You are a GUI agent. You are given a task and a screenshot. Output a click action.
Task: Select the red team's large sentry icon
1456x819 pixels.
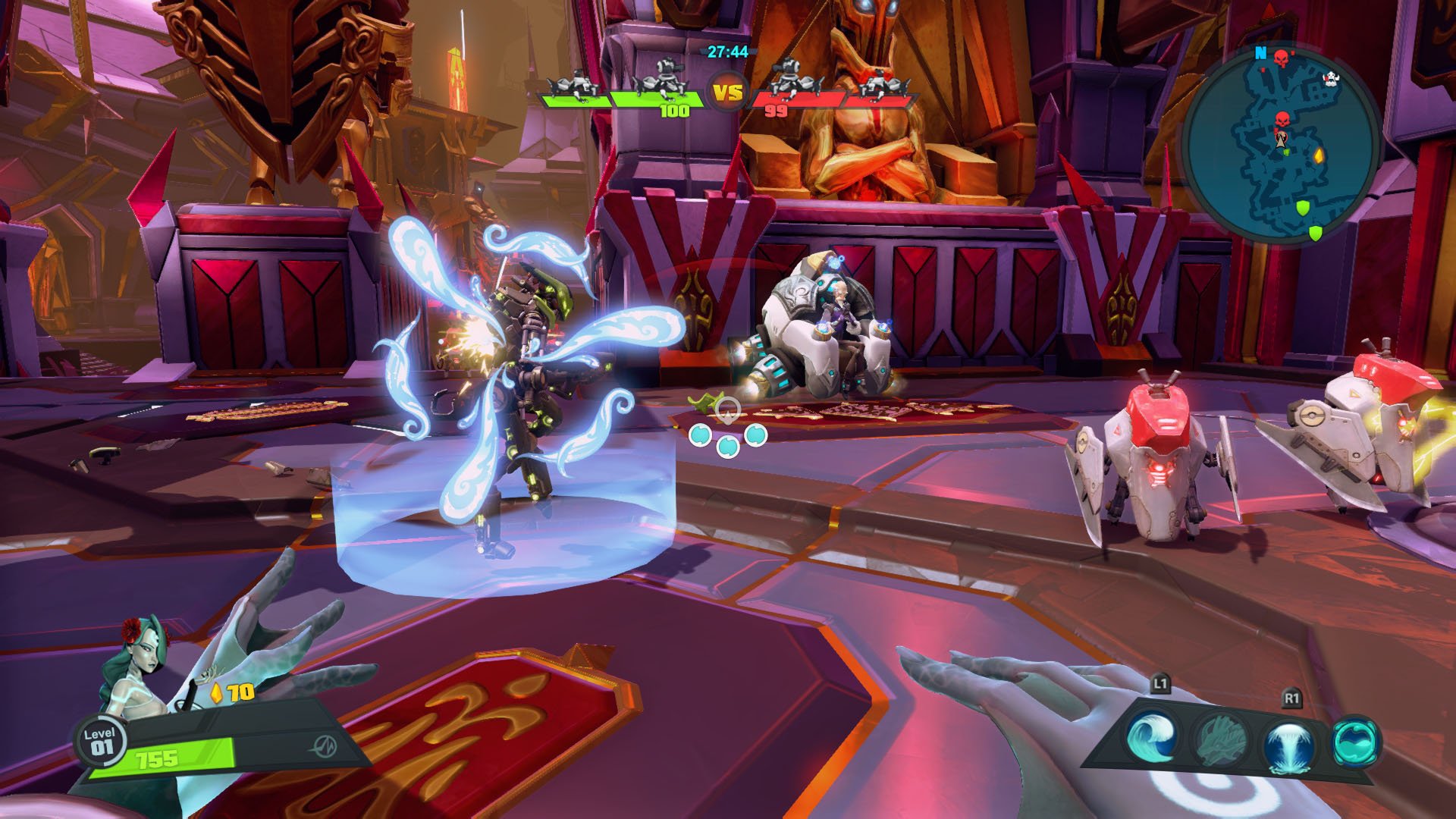[793, 80]
